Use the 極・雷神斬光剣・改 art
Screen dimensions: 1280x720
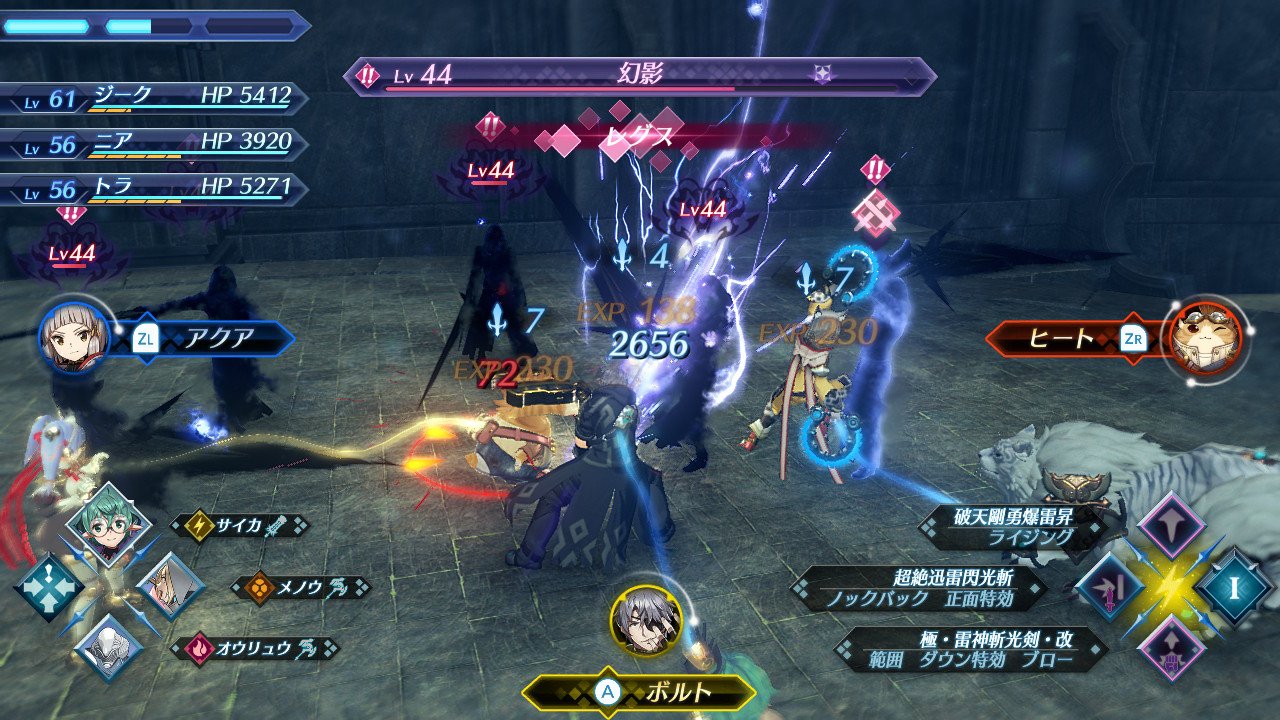(970, 650)
